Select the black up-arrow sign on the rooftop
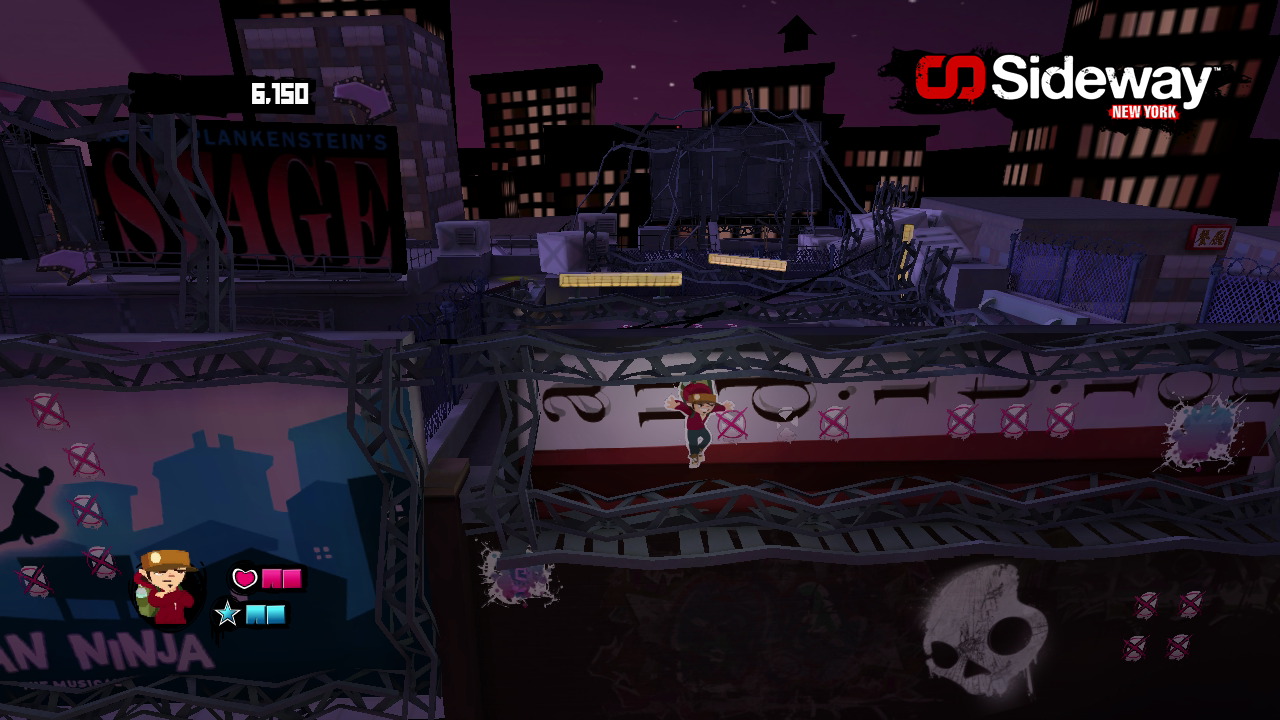Viewport: 1280px width, 720px height. [x=795, y=35]
